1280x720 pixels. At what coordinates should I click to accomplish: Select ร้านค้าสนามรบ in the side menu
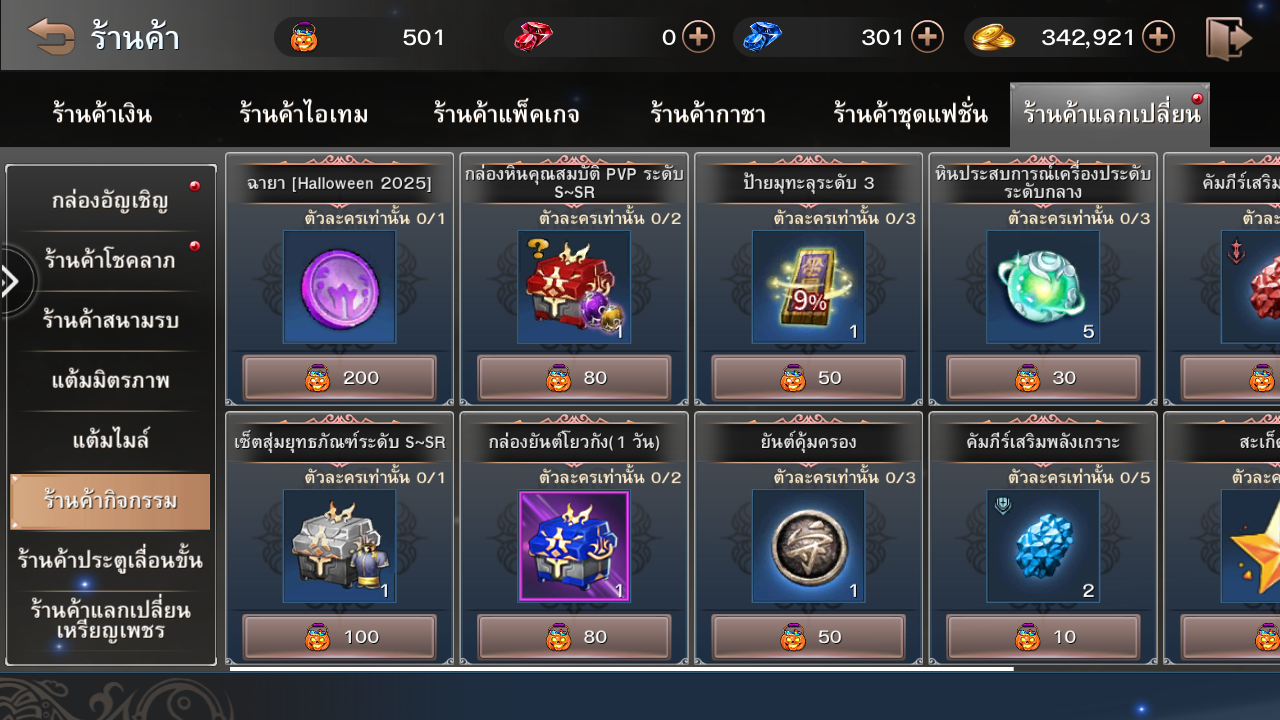point(110,320)
